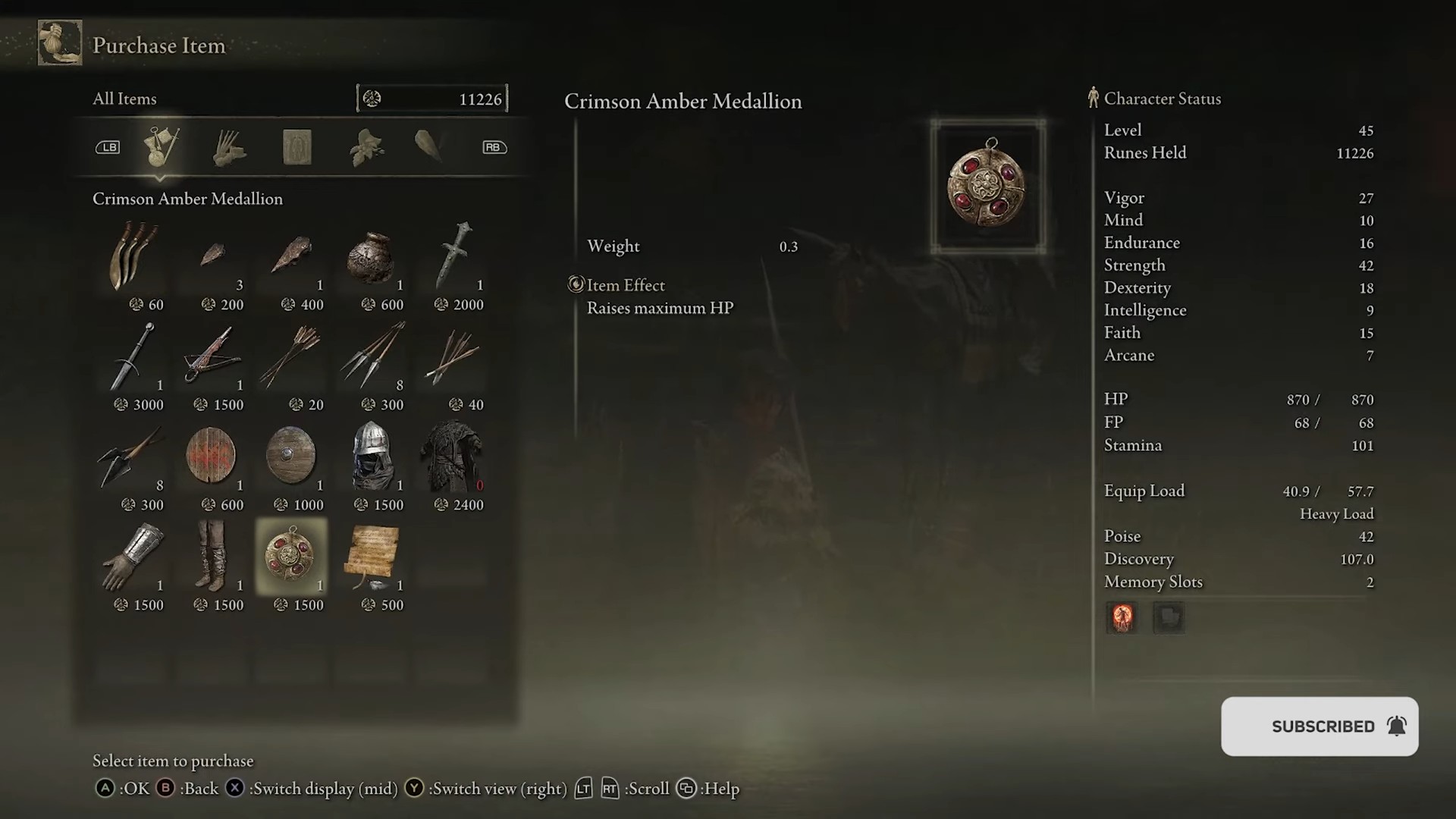
Task: Choose the parchment note costing 500 runes
Action: pos(372,557)
